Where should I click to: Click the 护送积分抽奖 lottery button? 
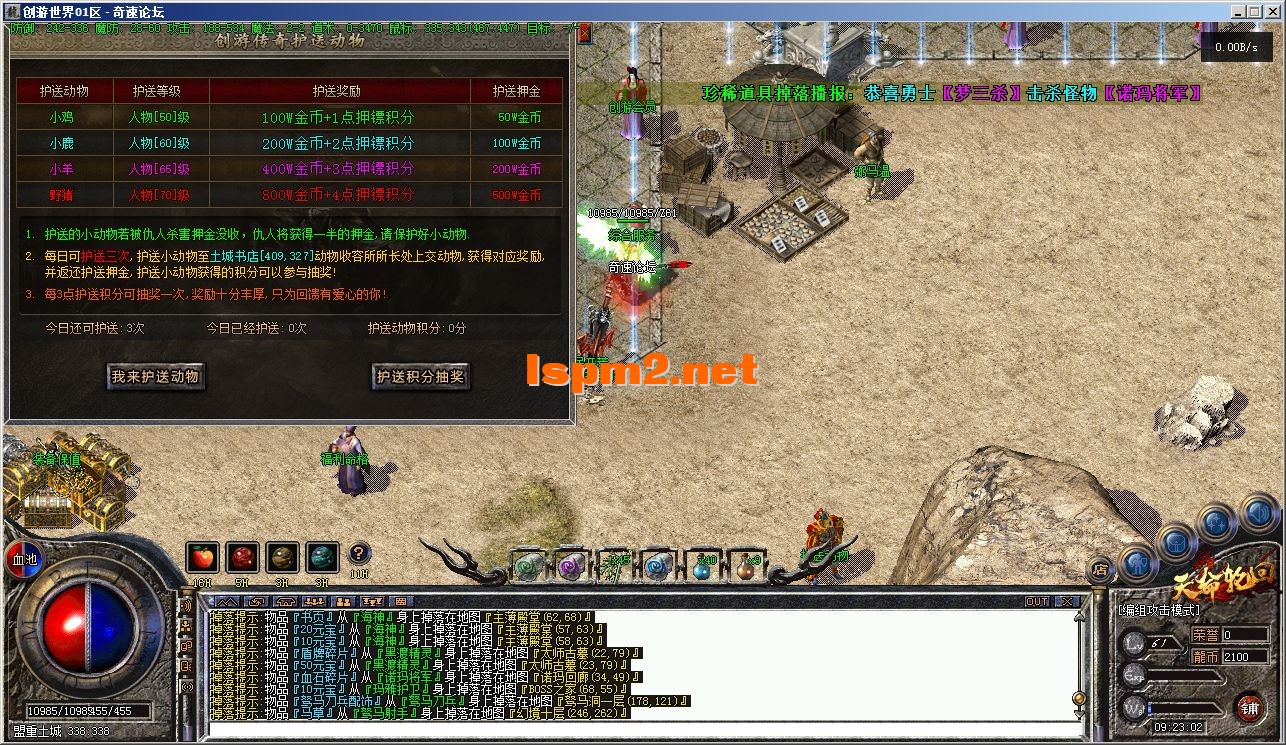[x=420, y=376]
